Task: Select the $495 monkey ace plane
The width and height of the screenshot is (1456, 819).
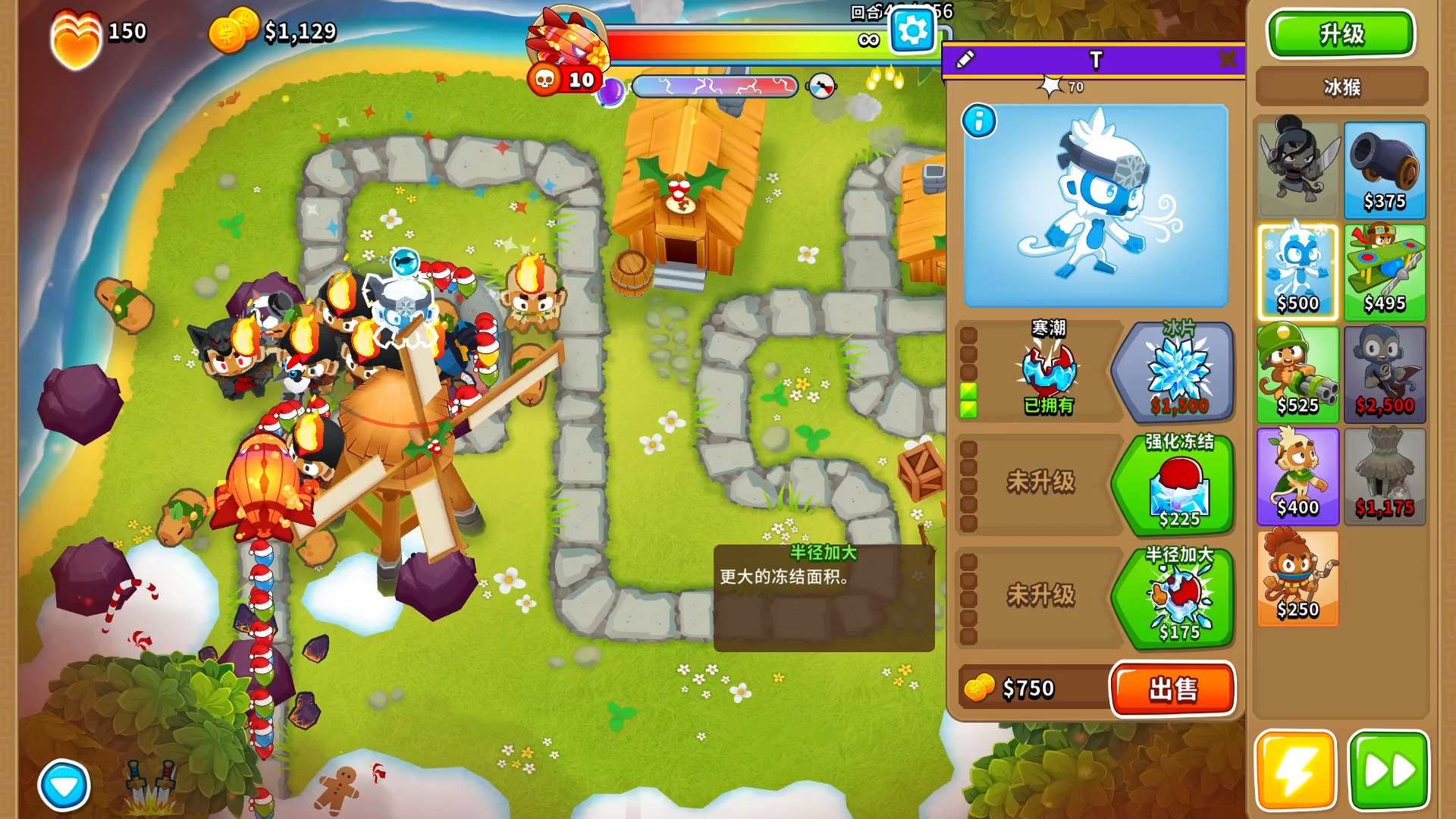Action: [x=1384, y=273]
